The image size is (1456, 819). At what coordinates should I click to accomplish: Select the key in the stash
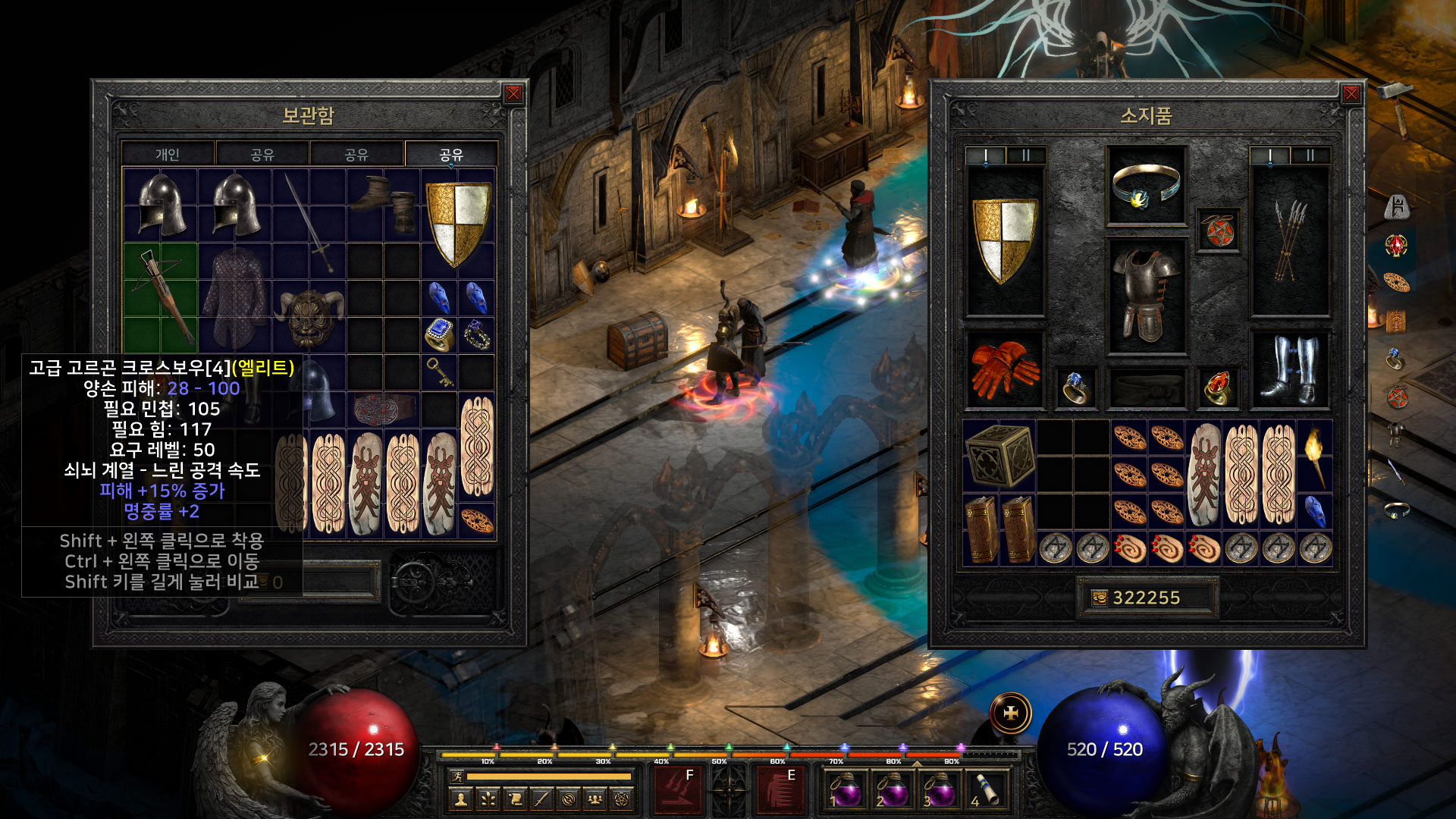point(440,372)
